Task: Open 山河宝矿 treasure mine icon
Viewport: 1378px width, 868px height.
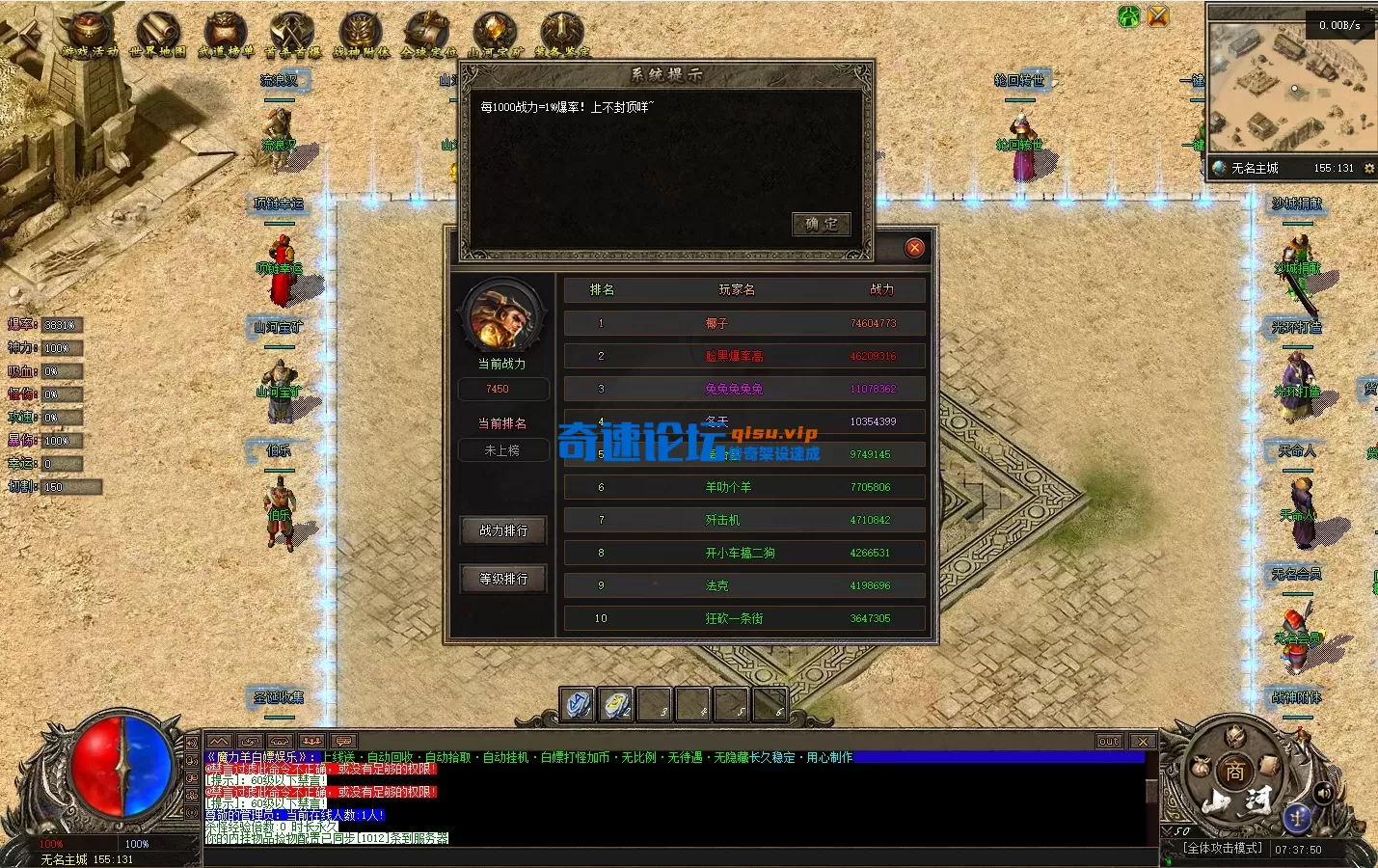Action: coord(495,33)
